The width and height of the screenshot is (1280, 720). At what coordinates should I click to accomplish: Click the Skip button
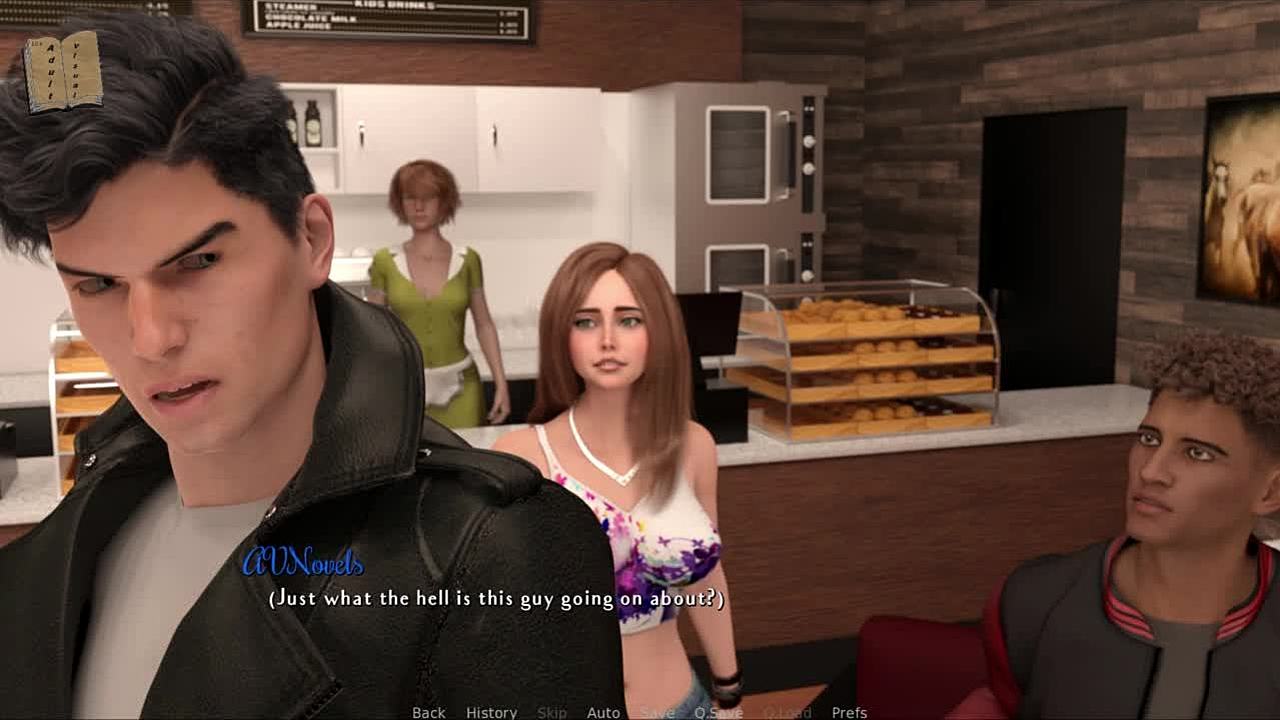tap(552, 712)
